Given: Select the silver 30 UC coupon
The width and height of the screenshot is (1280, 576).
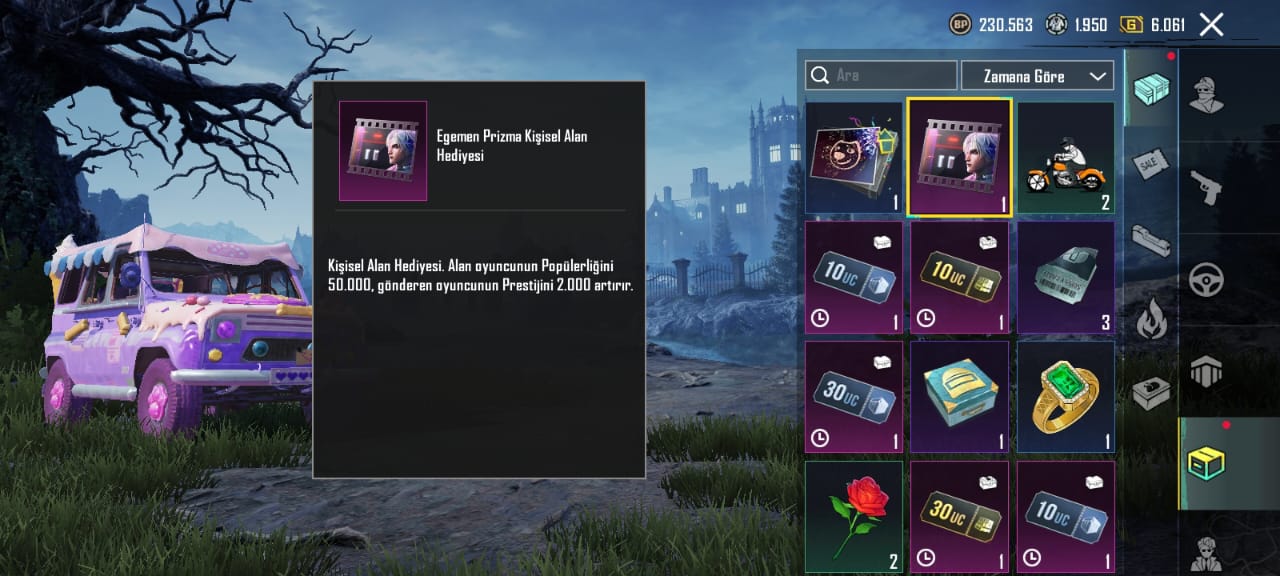Looking at the screenshot, I should pos(854,396).
